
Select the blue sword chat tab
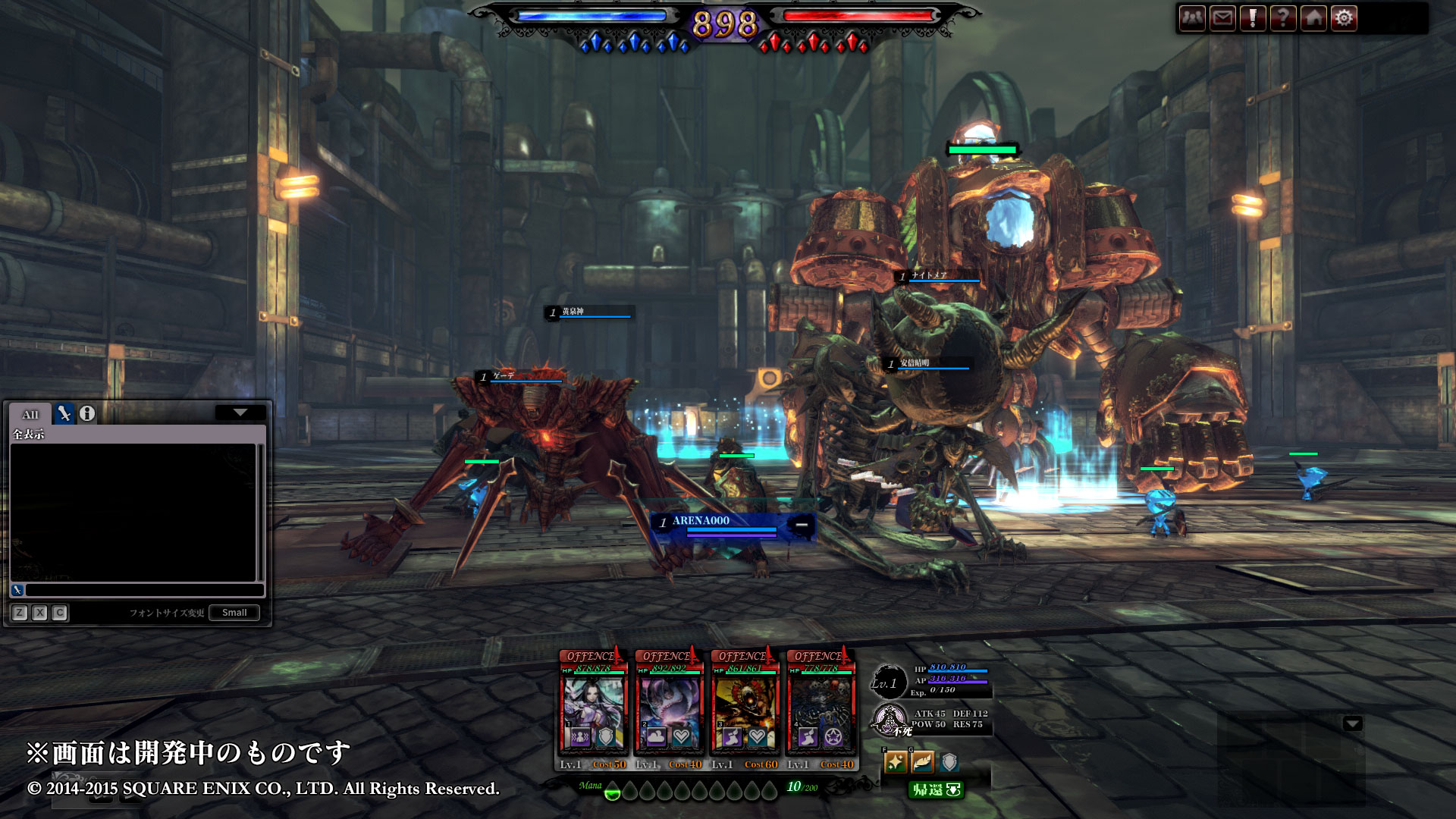click(x=64, y=414)
